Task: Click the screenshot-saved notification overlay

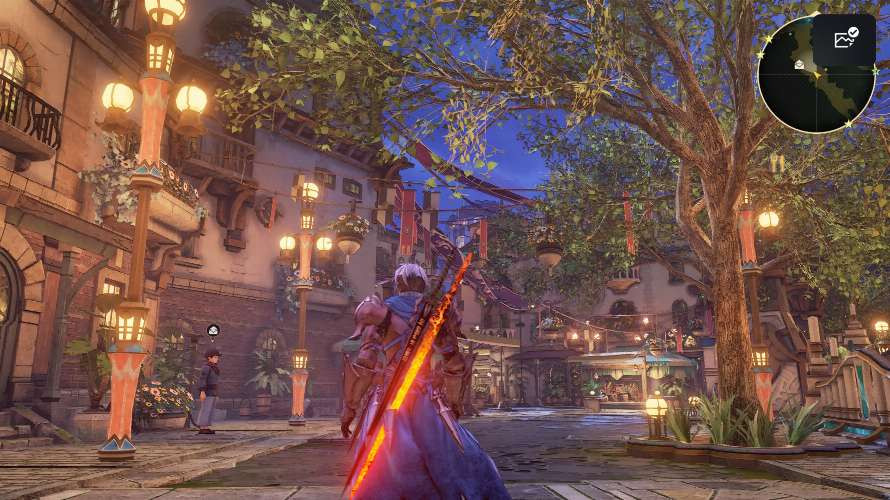Action: [x=846, y=40]
